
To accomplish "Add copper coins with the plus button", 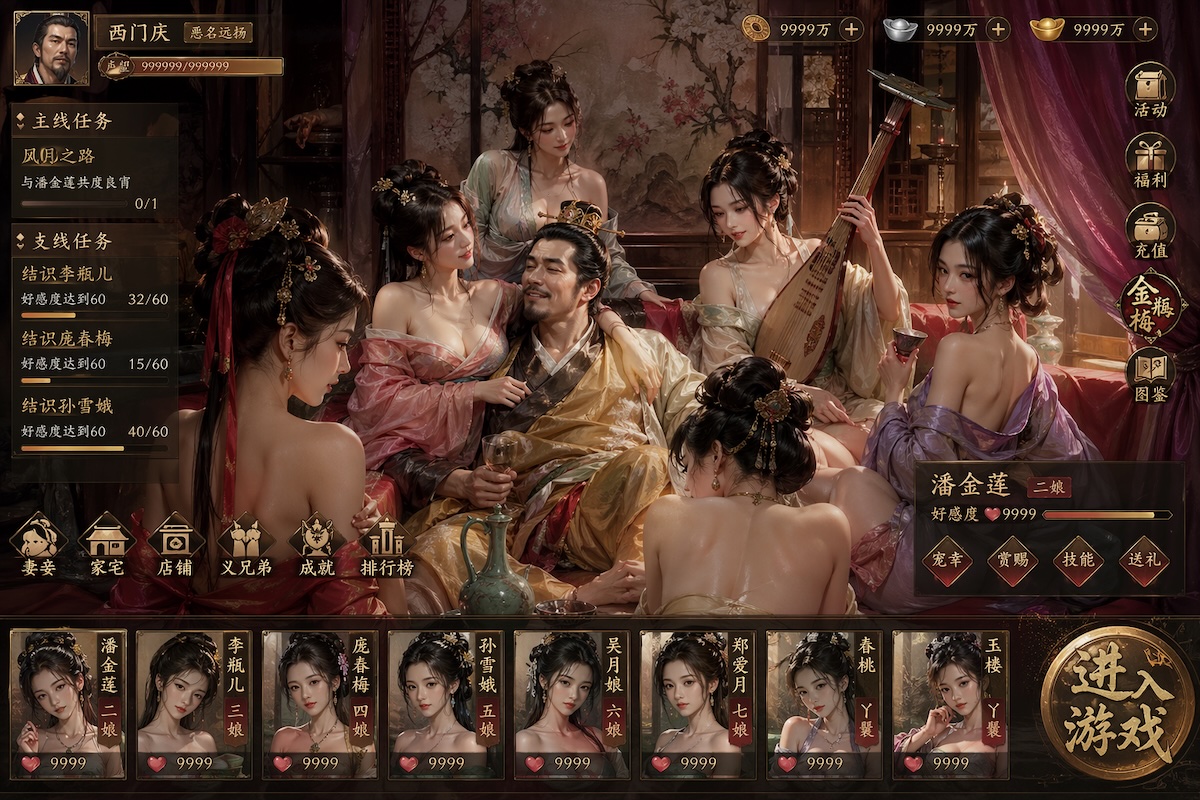I will coord(851,29).
